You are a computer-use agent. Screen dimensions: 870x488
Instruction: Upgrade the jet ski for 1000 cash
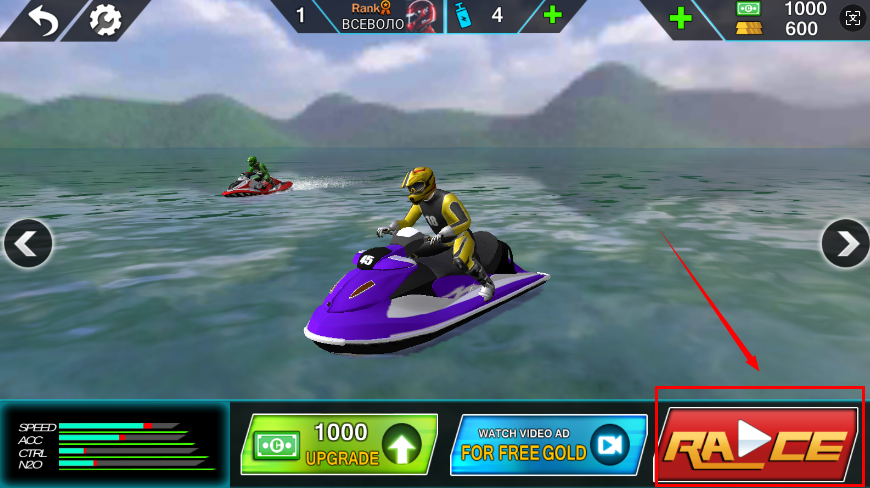pyautogui.click(x=338, y=444)
